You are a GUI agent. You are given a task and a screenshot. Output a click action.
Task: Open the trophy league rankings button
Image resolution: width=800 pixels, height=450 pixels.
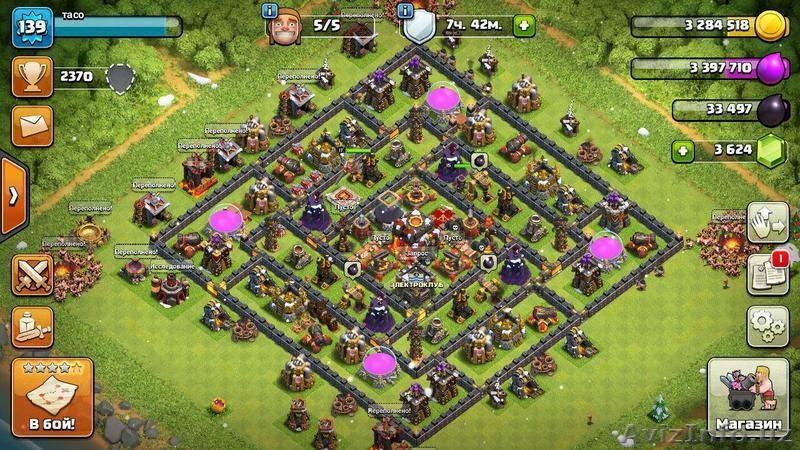[32, 75]
